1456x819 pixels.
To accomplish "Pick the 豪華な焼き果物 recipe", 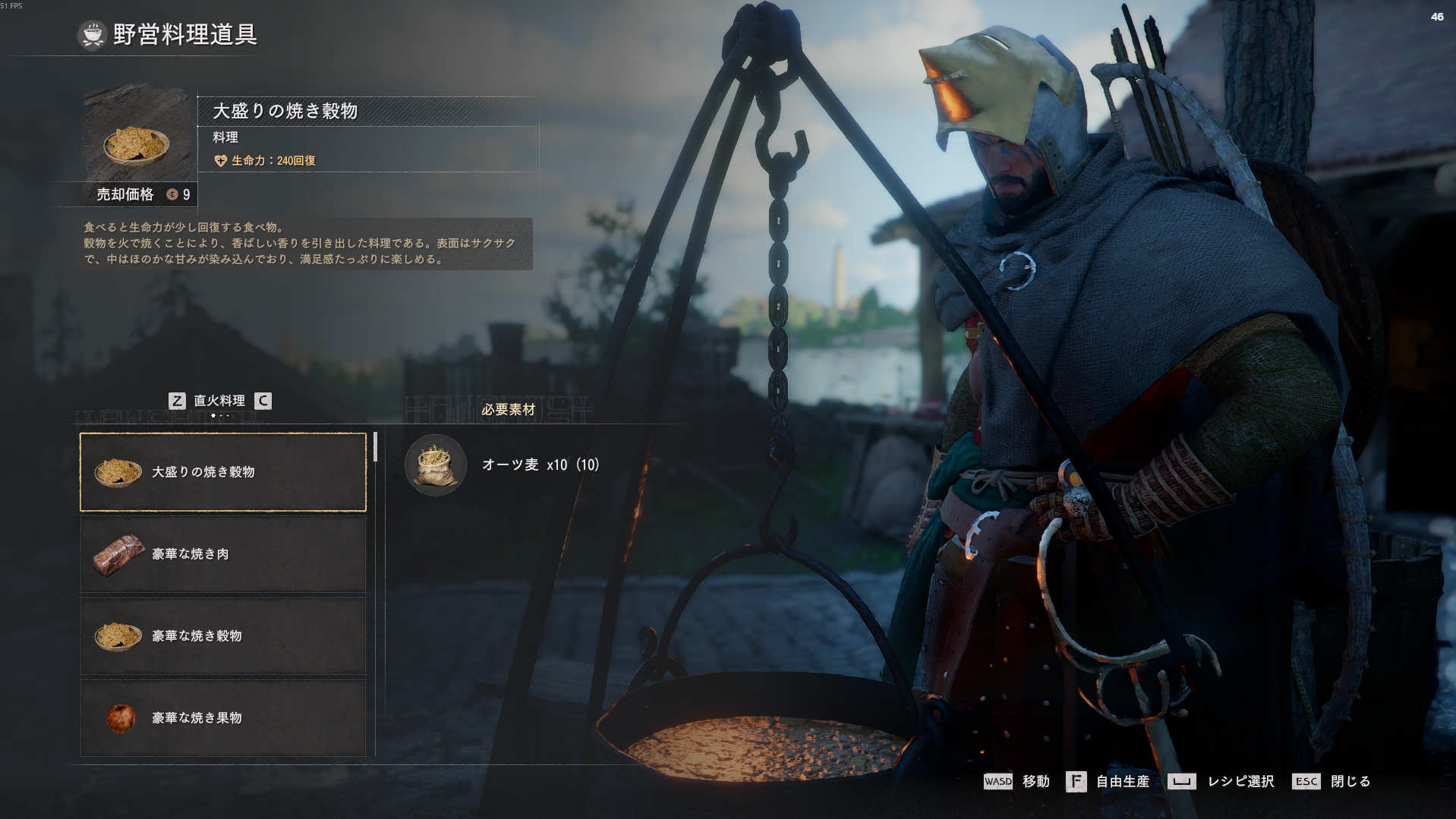I will [223, 717].
